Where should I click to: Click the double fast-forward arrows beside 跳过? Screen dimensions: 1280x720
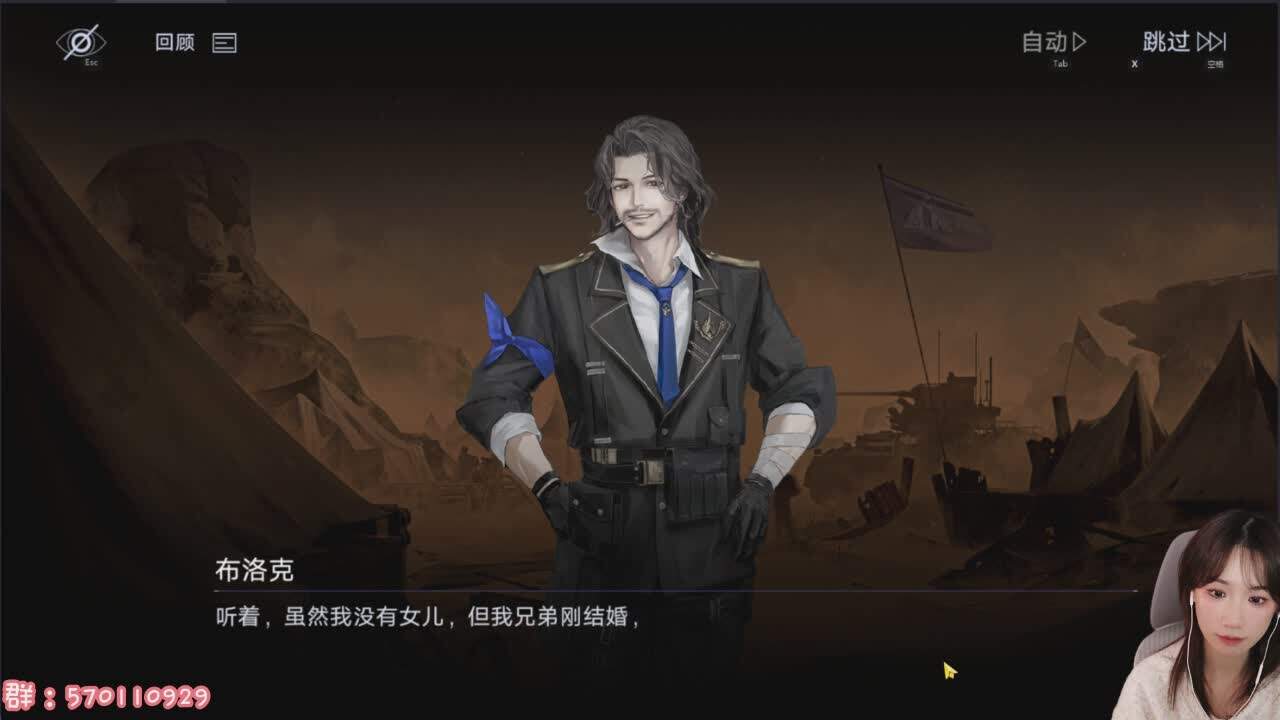(1210, 44)
